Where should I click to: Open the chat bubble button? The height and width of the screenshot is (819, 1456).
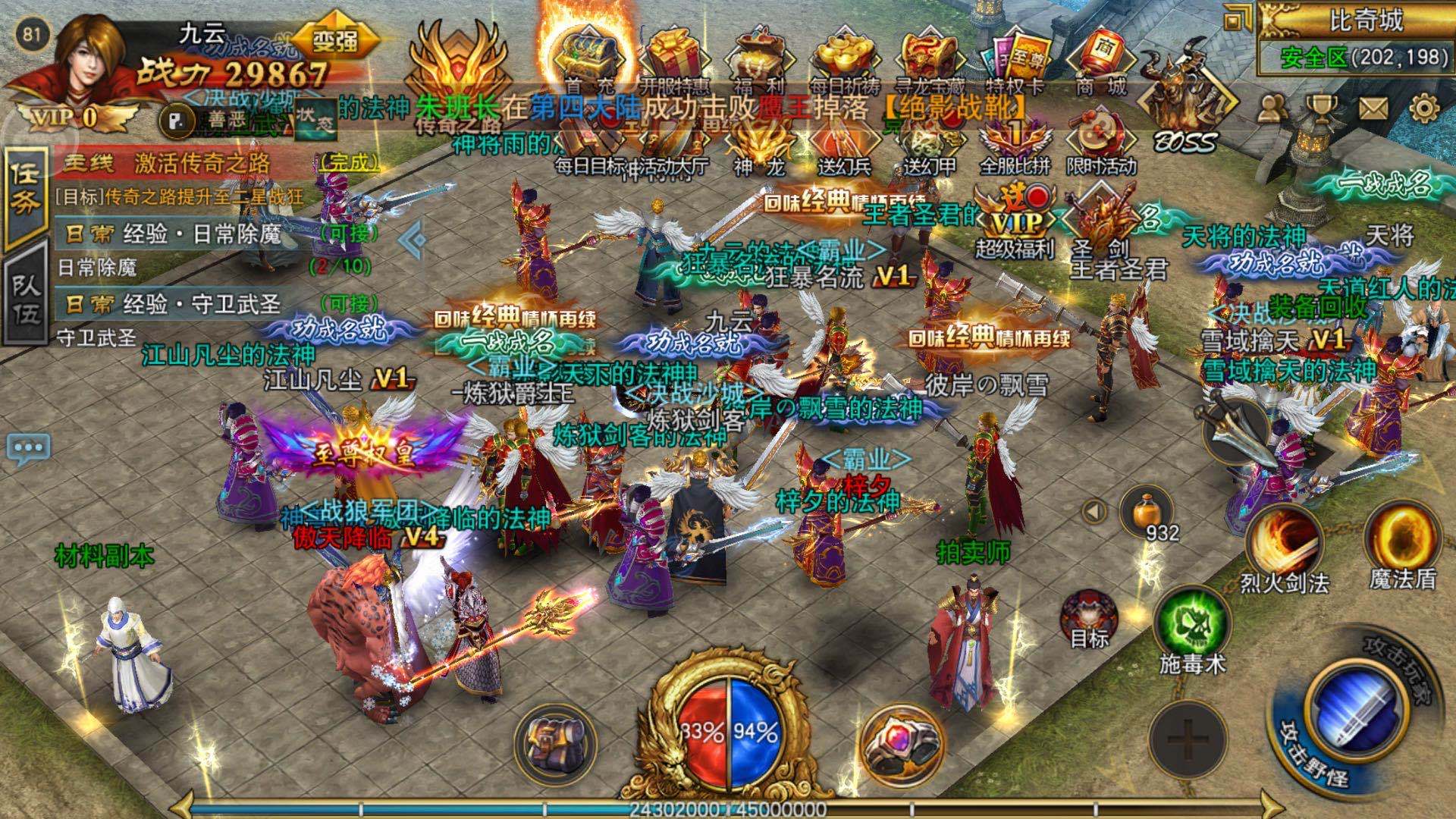pyautogui.click(x=29, y=447)
